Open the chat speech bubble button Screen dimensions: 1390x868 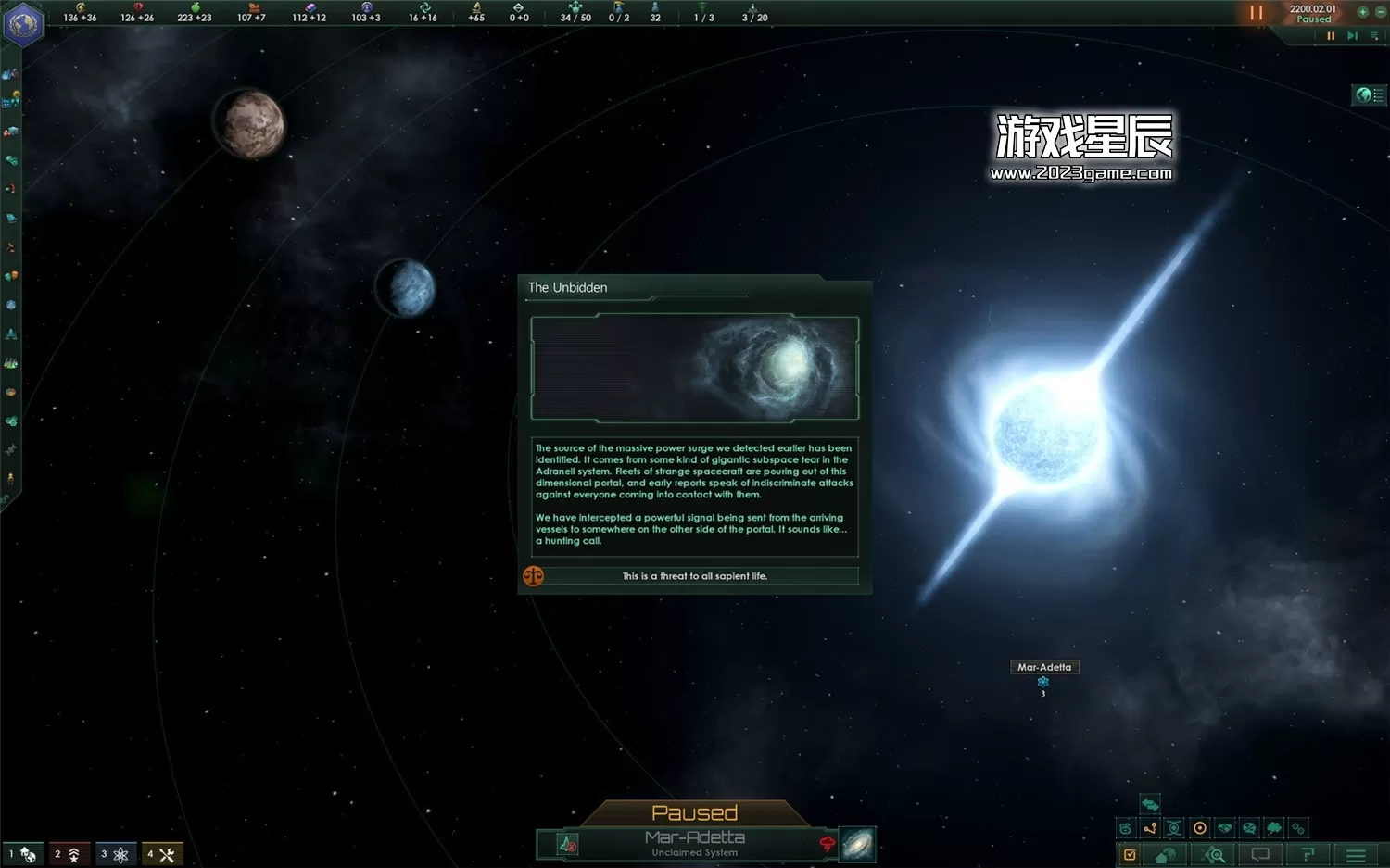tap(1260, 855)
